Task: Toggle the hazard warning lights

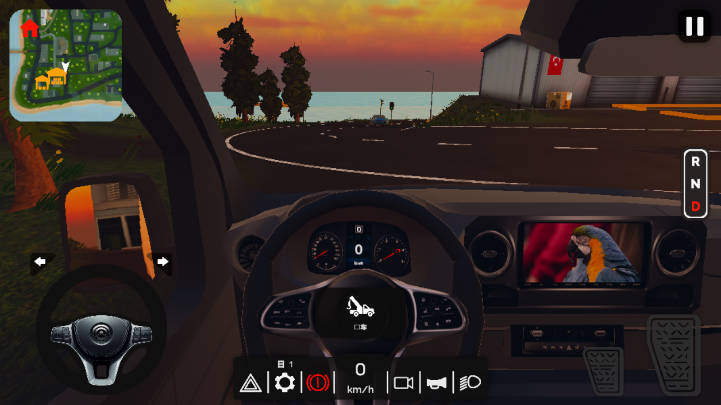Action: (x=251, y=383)
